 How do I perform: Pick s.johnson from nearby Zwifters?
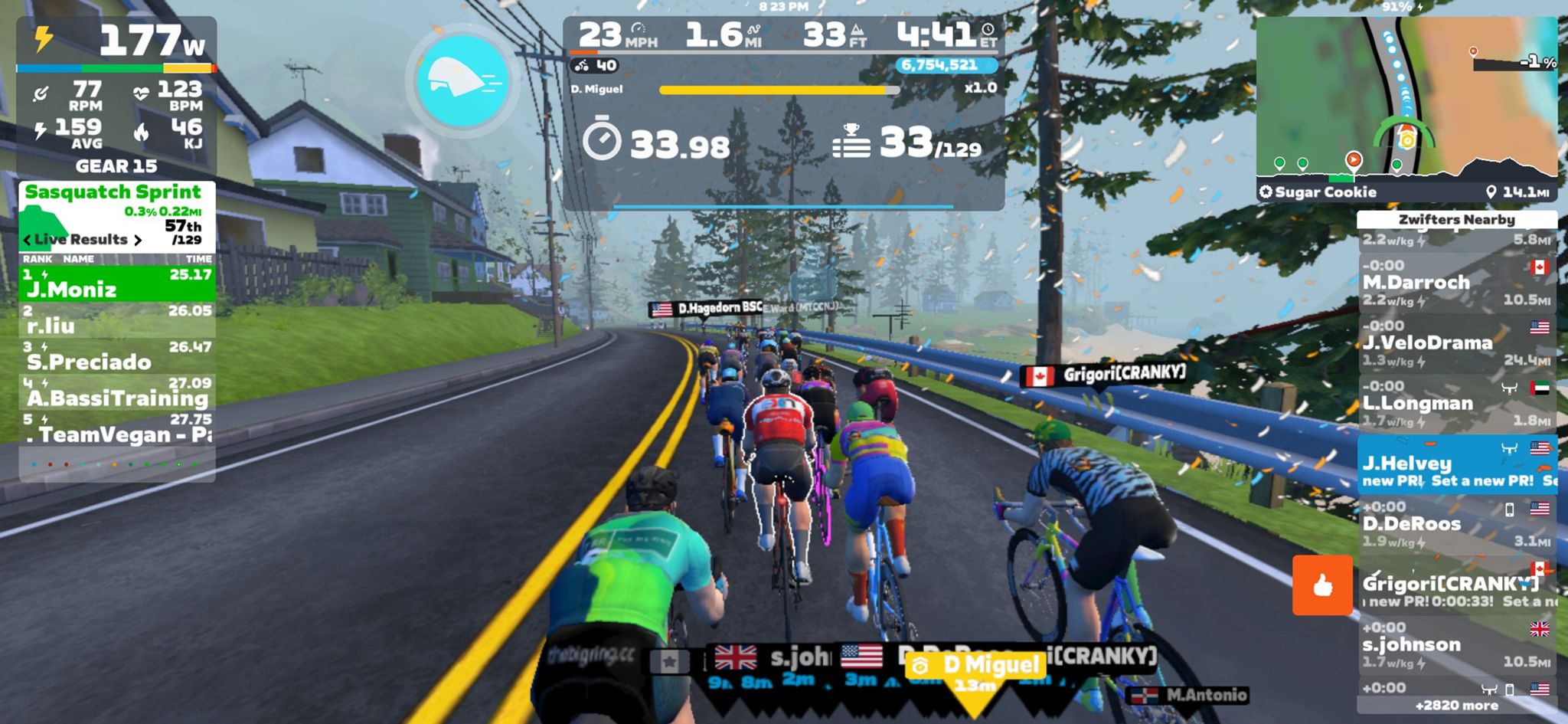point(1455,645)
